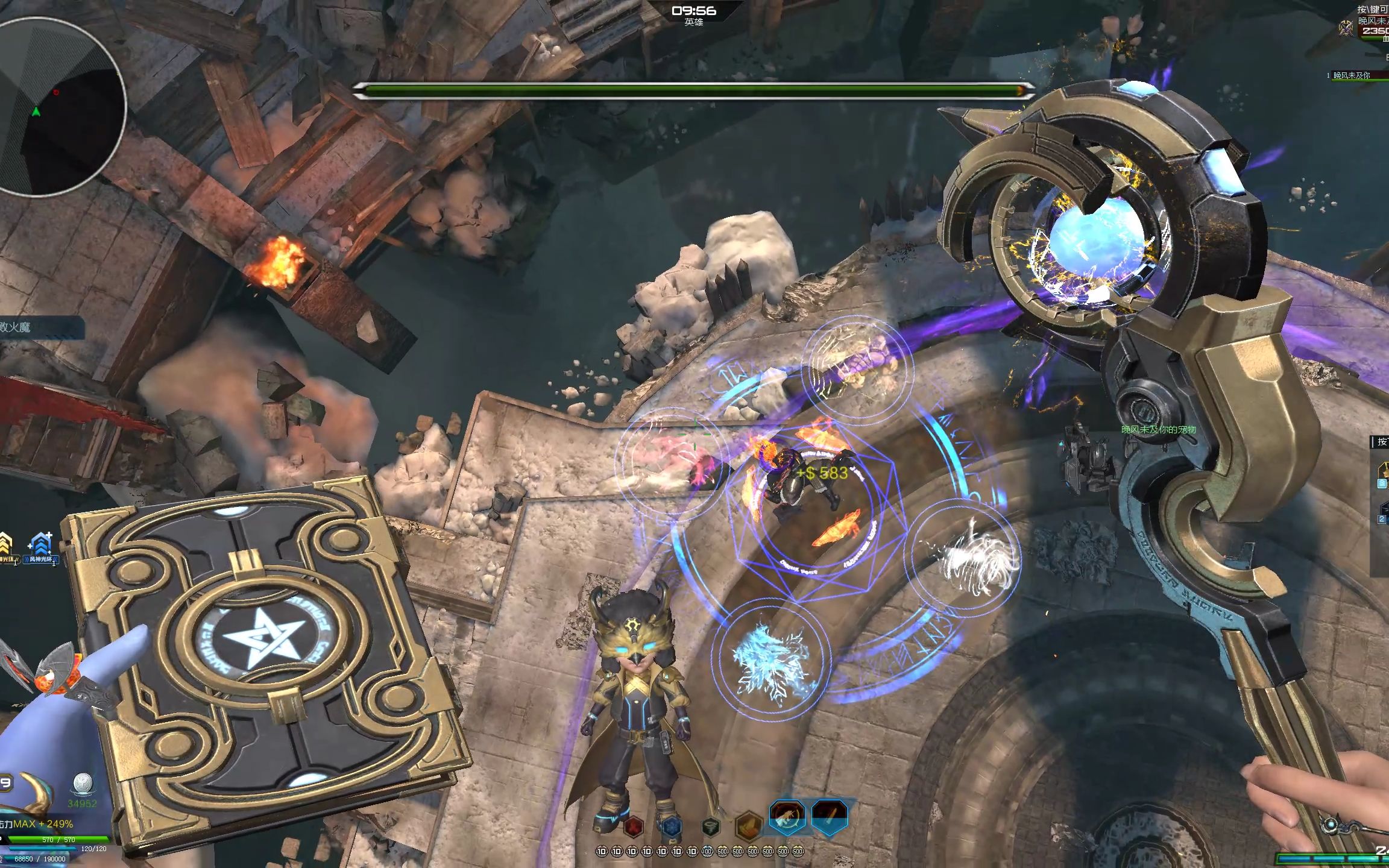This screenshot has width=1389, height=868.
Task: Select the rifle weapon skill slot
Action: 787,818
